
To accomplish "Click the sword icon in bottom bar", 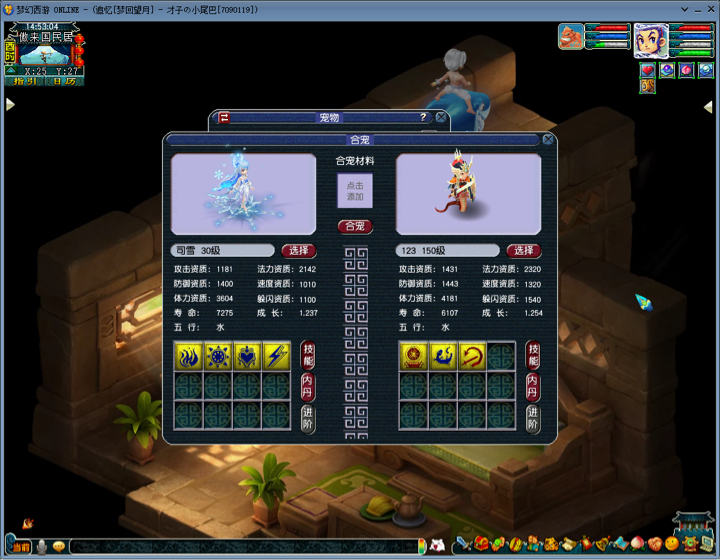I will [463, 545].
